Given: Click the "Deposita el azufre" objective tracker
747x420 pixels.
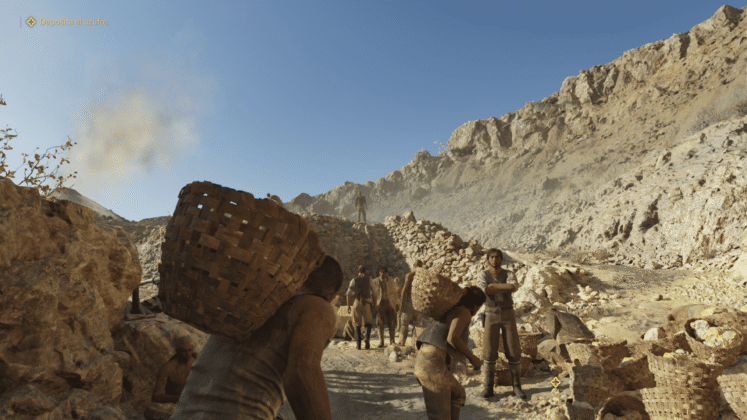Looking at the screenshot, I should pyautogui.click(x=66, y=21).
